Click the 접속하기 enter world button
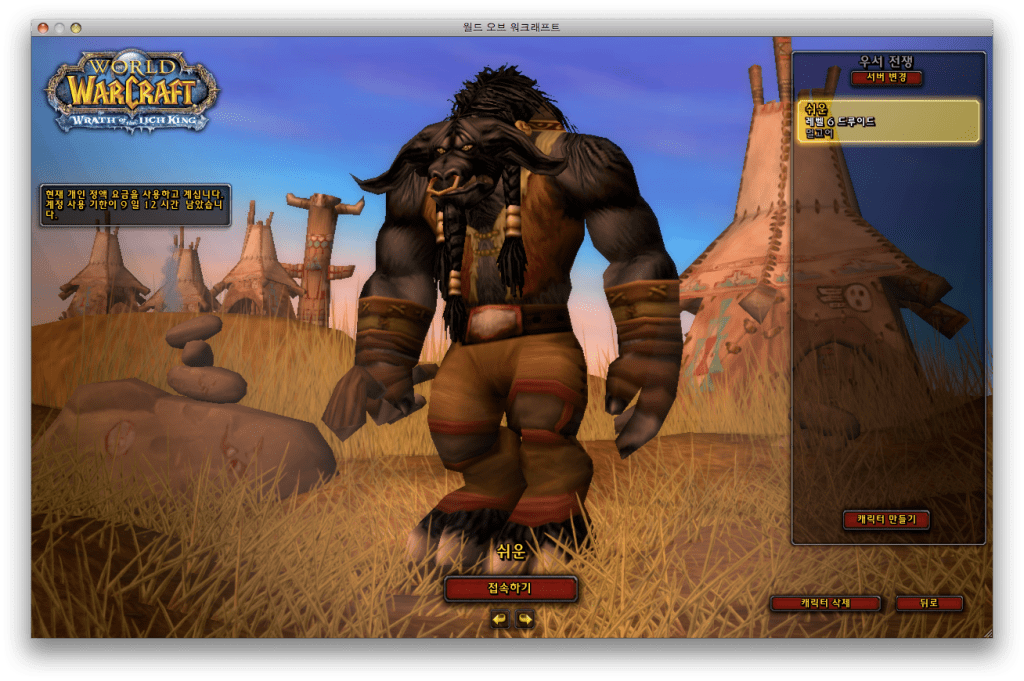Screen dimensions: 1024x681 point(511,588)
